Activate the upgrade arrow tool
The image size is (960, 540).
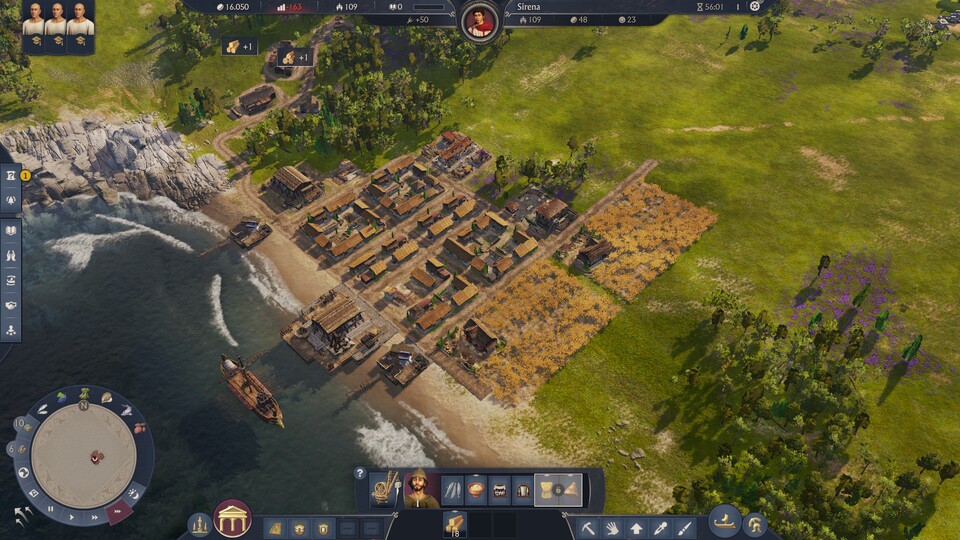[636, 527]
